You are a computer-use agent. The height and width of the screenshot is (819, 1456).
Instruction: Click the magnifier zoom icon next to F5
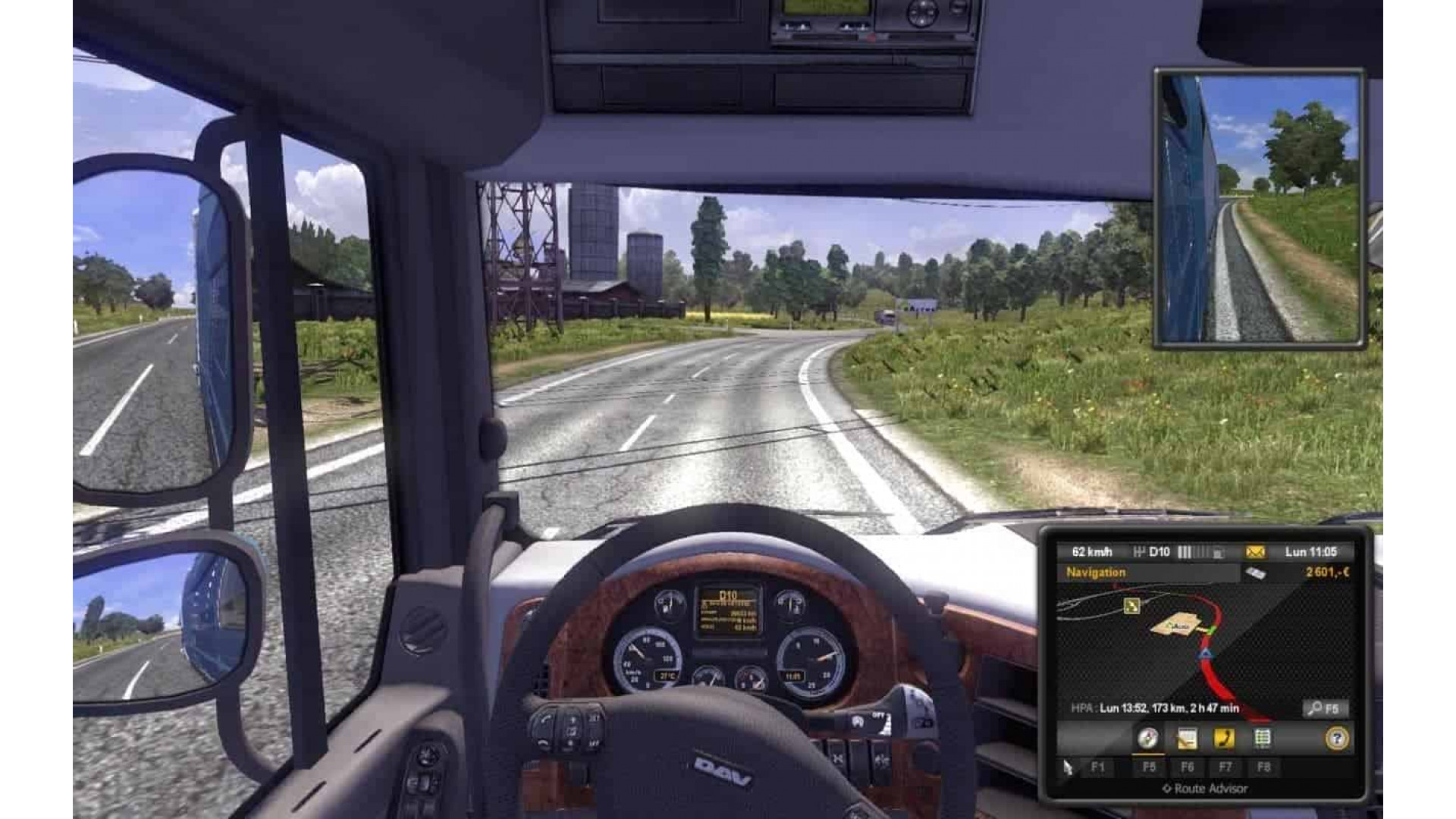click(1315, 708)
